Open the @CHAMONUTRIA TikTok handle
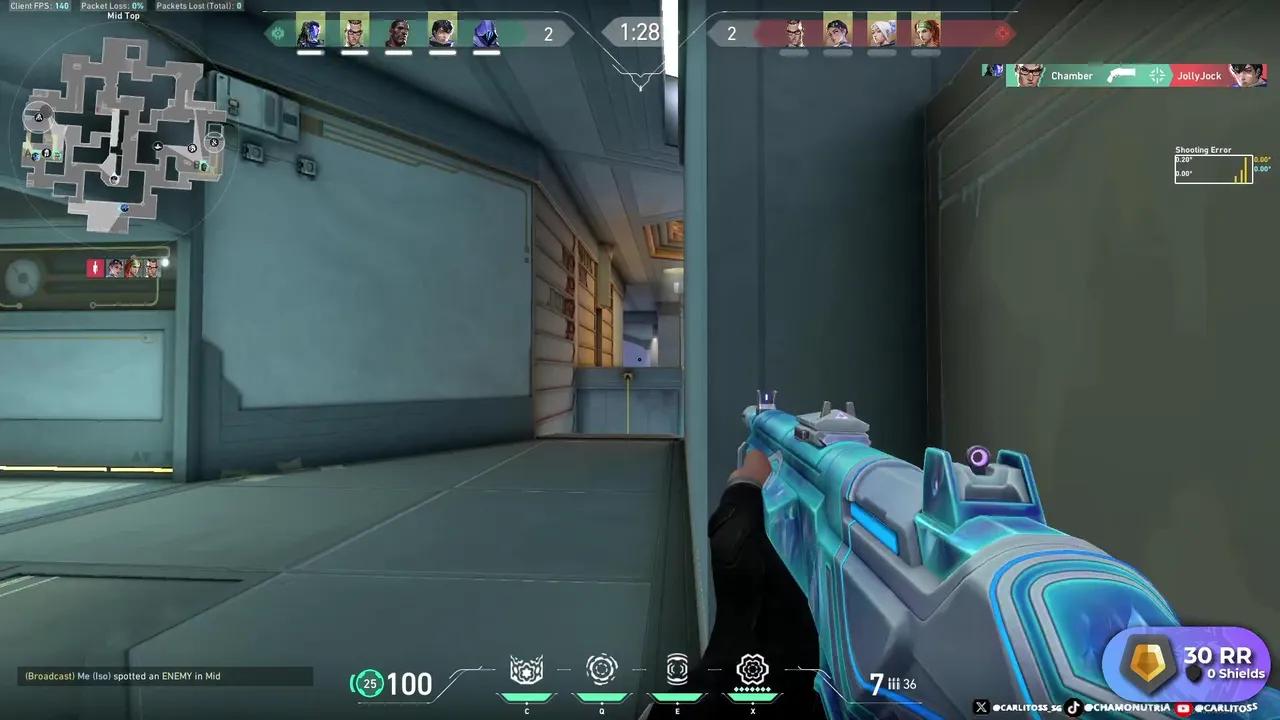 click(1128, 706)
